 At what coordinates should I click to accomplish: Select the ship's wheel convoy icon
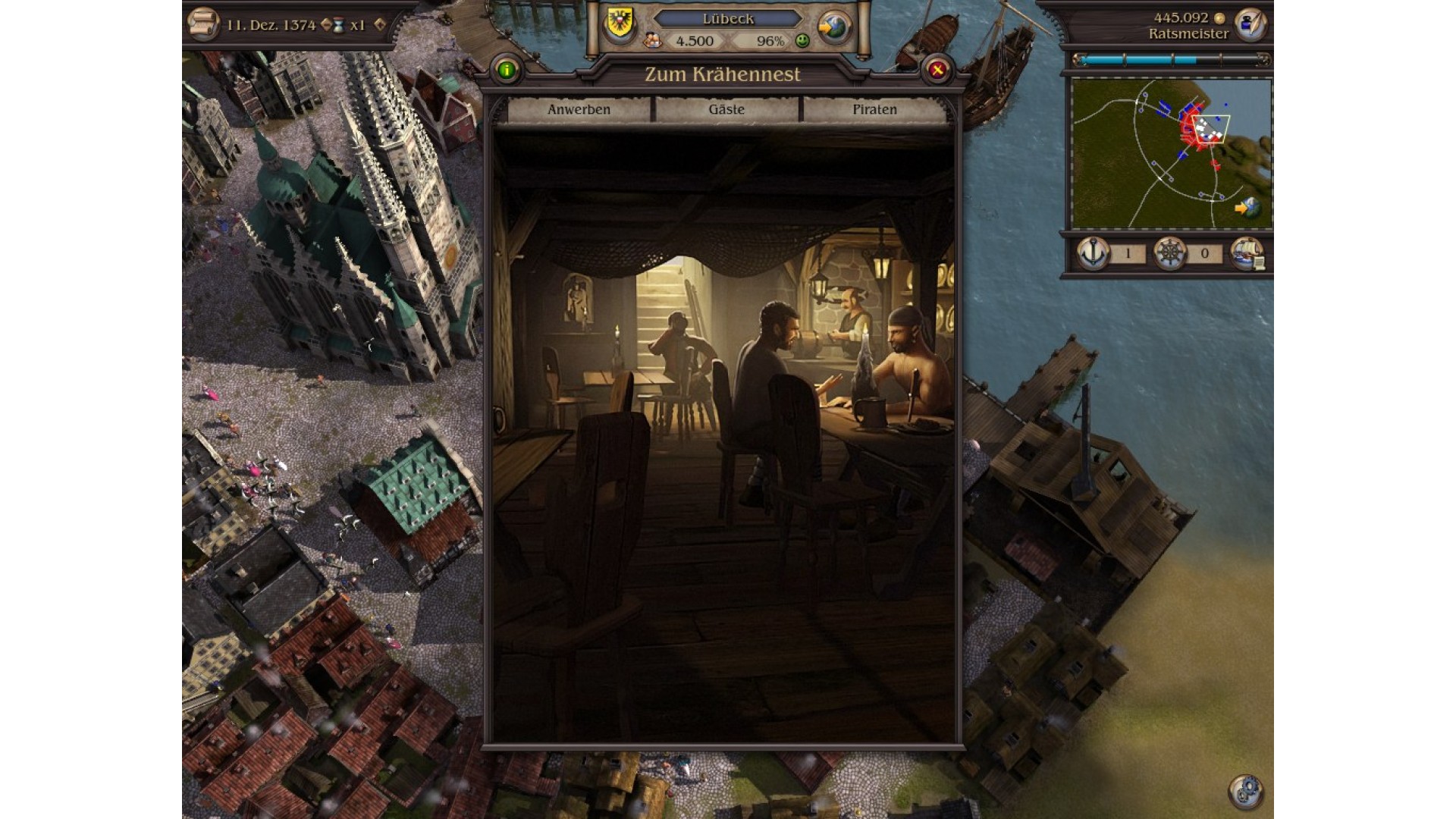[1169, 253]
